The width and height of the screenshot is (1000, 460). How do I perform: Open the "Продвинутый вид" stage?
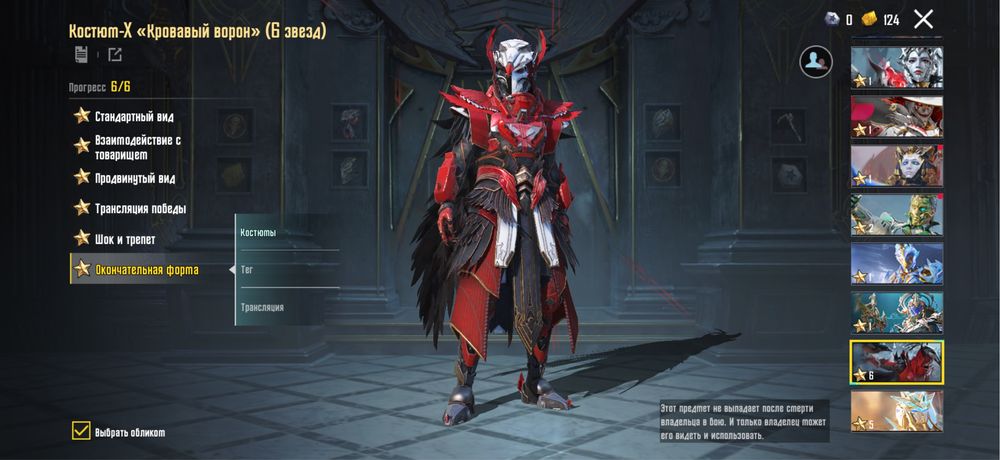(134, 178)
